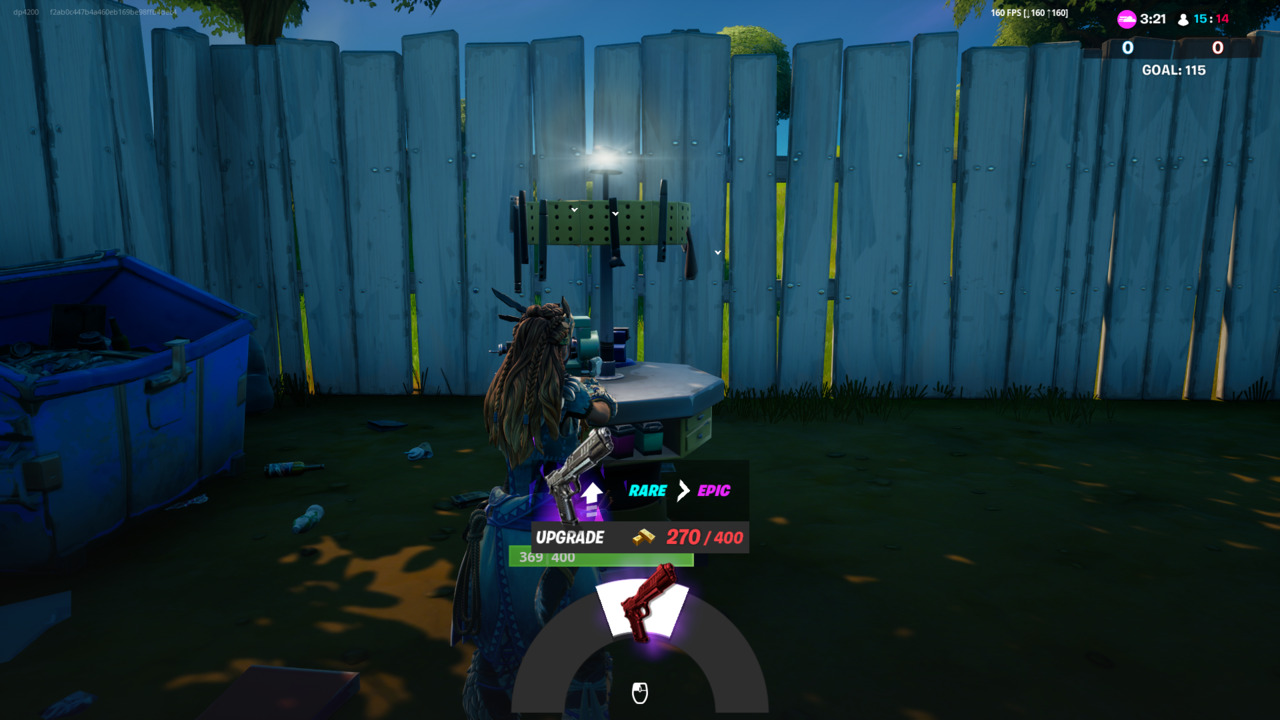Viewport: 1280px width, 720px height.
Task: Click the chevron marker above the rack's left knife
Action: pos(575,211)
